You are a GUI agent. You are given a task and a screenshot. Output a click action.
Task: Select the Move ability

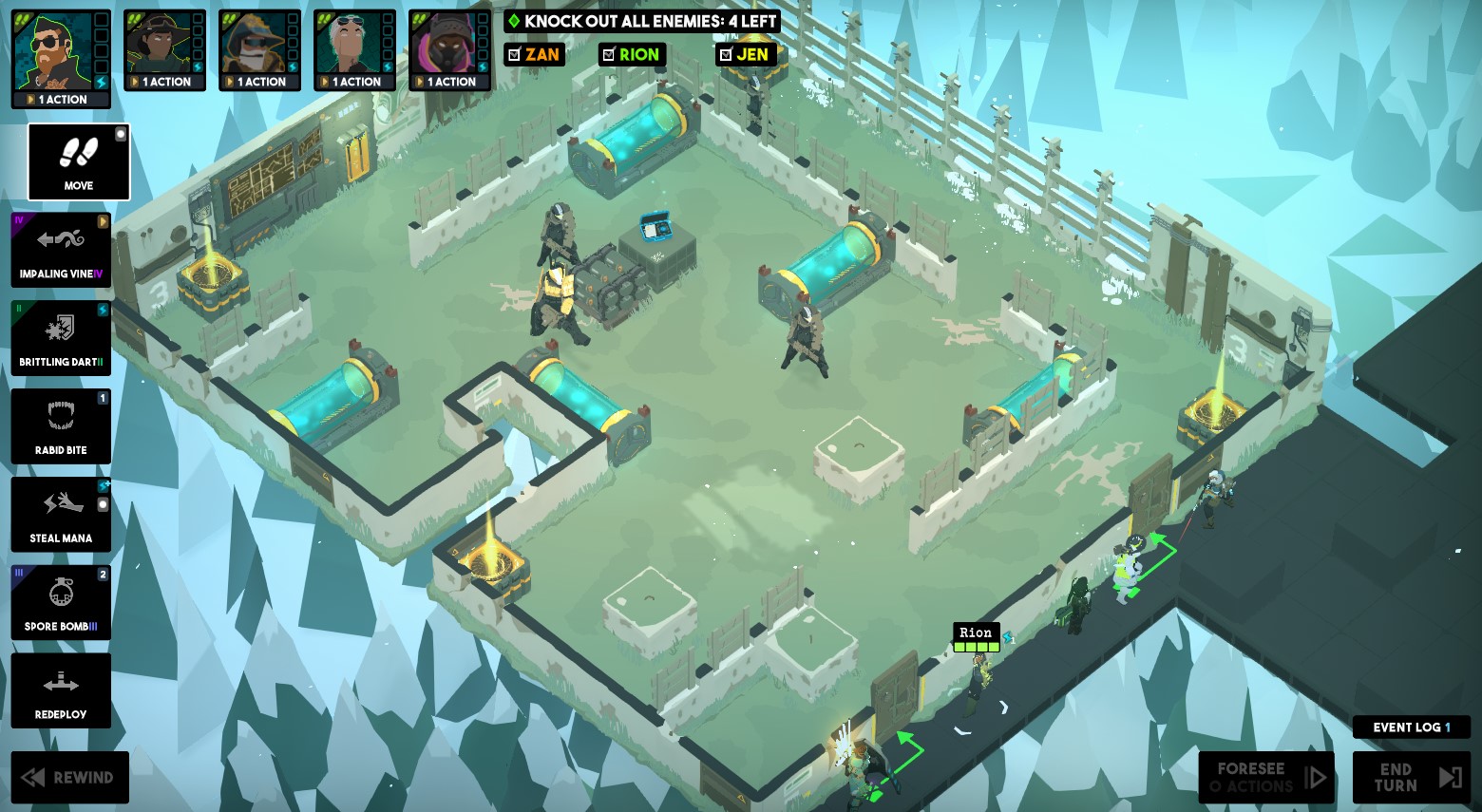pyautogui.click(x=78, y=161)
